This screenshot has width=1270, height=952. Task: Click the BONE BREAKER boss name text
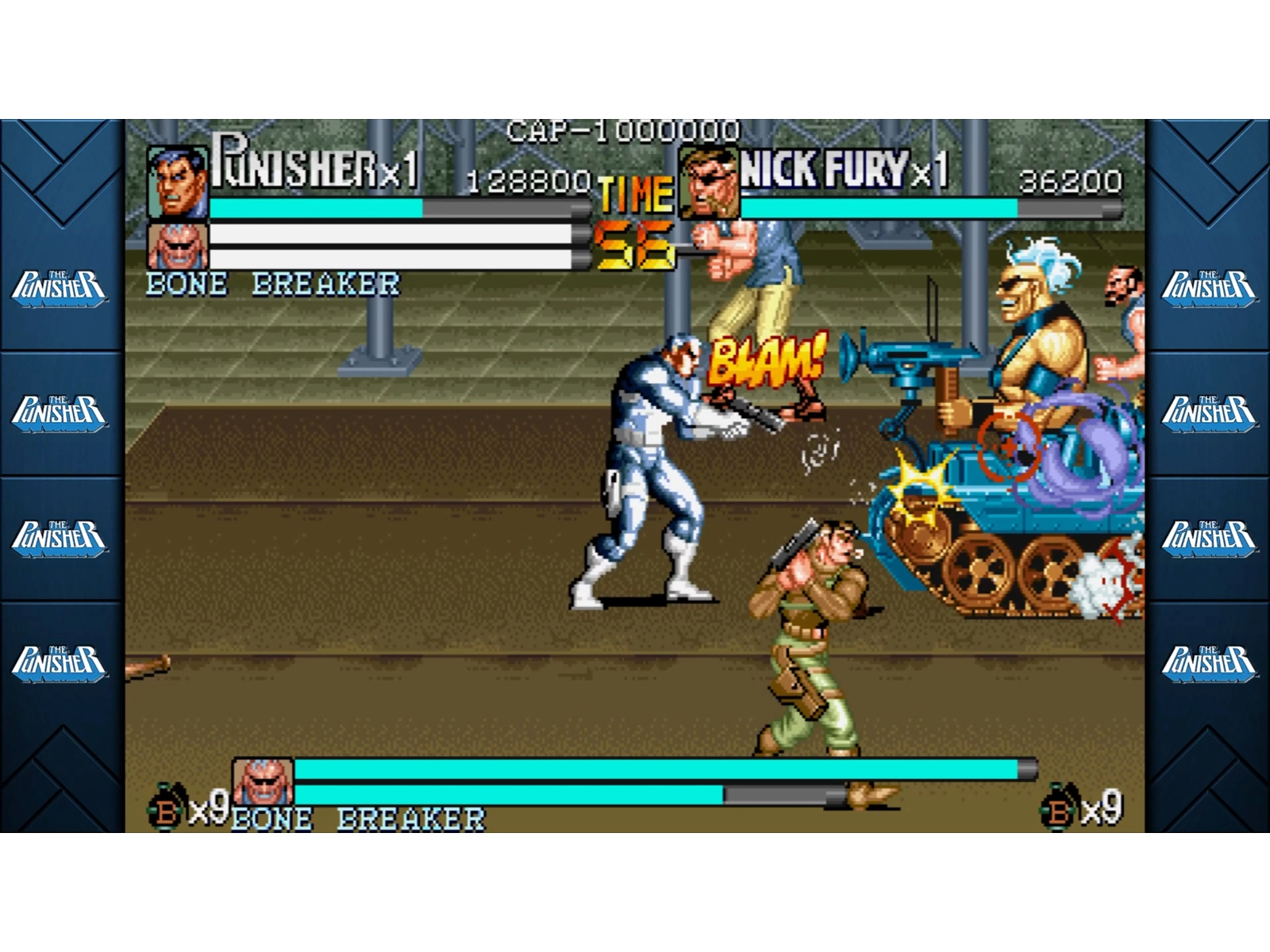(x=271, y=281)
